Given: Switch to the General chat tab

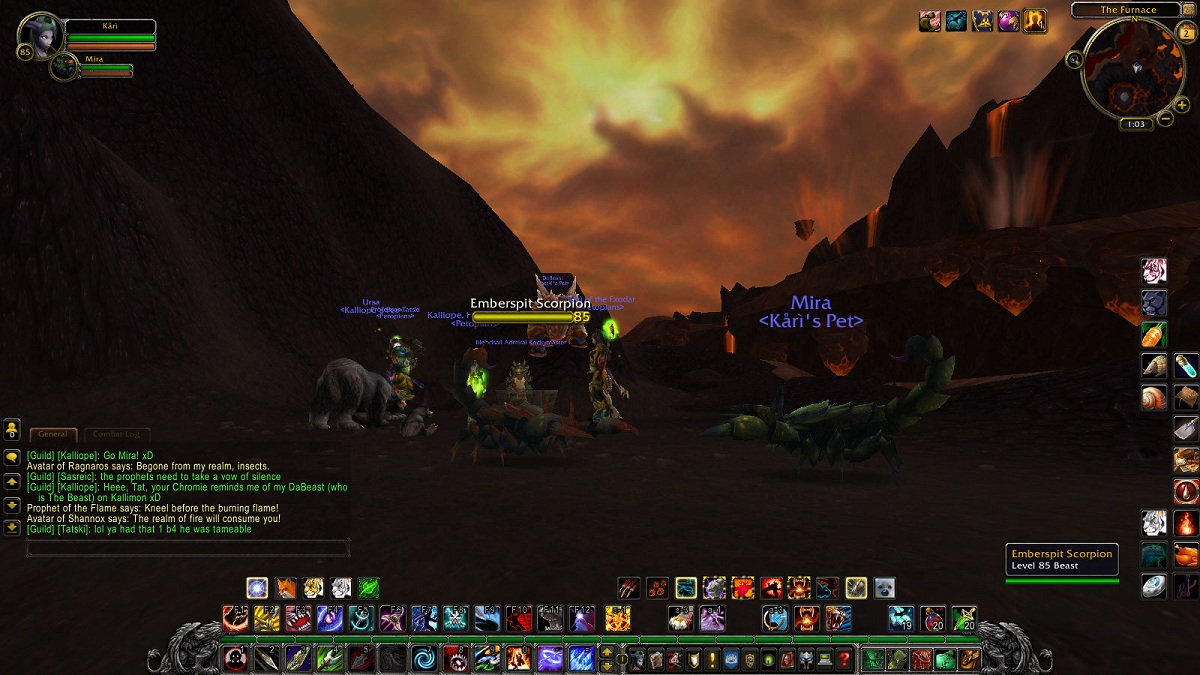Looking at the screenshot, I should [53, 434].
